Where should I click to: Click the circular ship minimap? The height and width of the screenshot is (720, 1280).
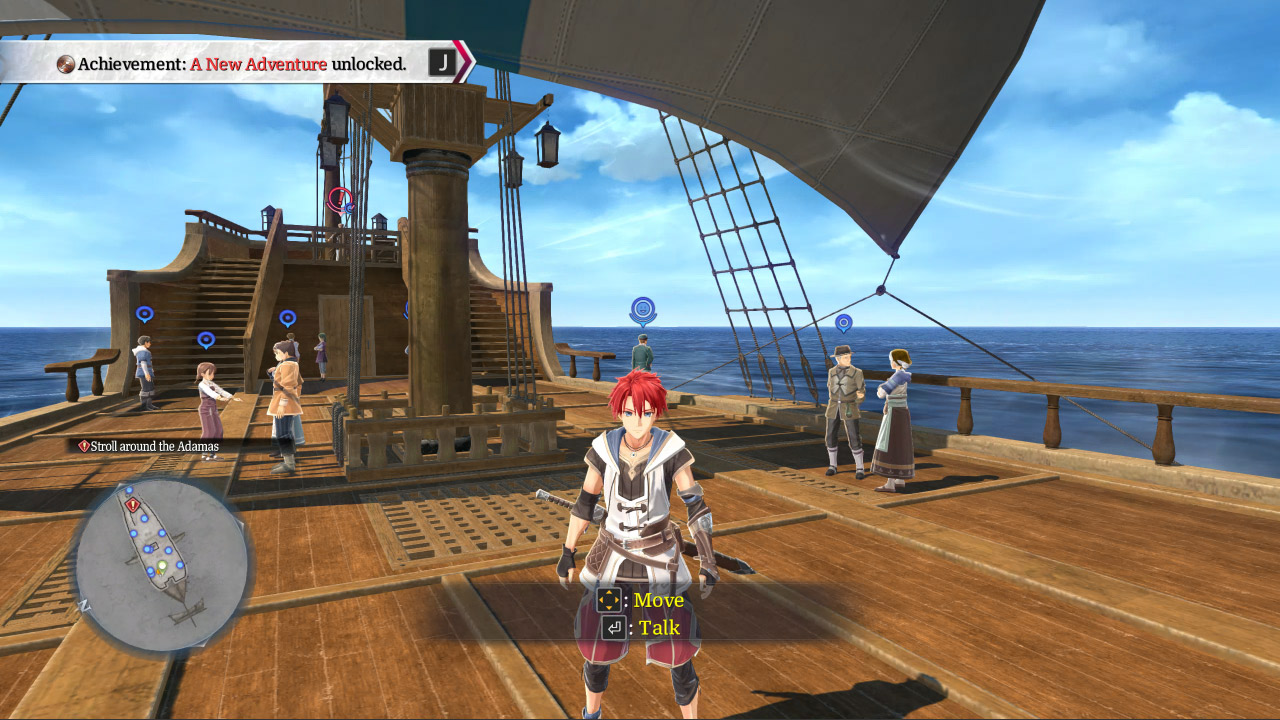(x=161, y=564)
